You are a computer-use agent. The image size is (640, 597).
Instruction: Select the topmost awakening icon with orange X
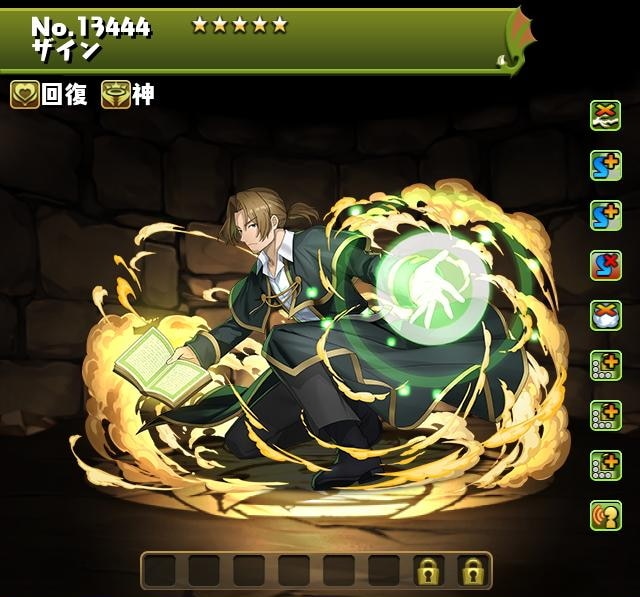click(605, 116)
